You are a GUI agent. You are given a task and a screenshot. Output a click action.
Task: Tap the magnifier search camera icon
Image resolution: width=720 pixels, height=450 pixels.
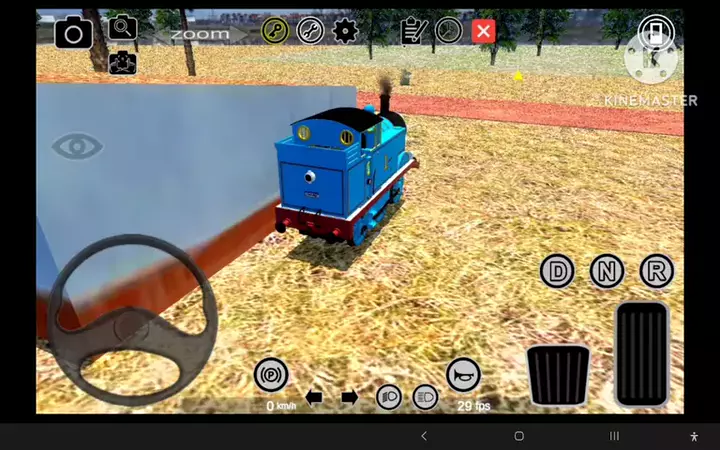(123, 28)
